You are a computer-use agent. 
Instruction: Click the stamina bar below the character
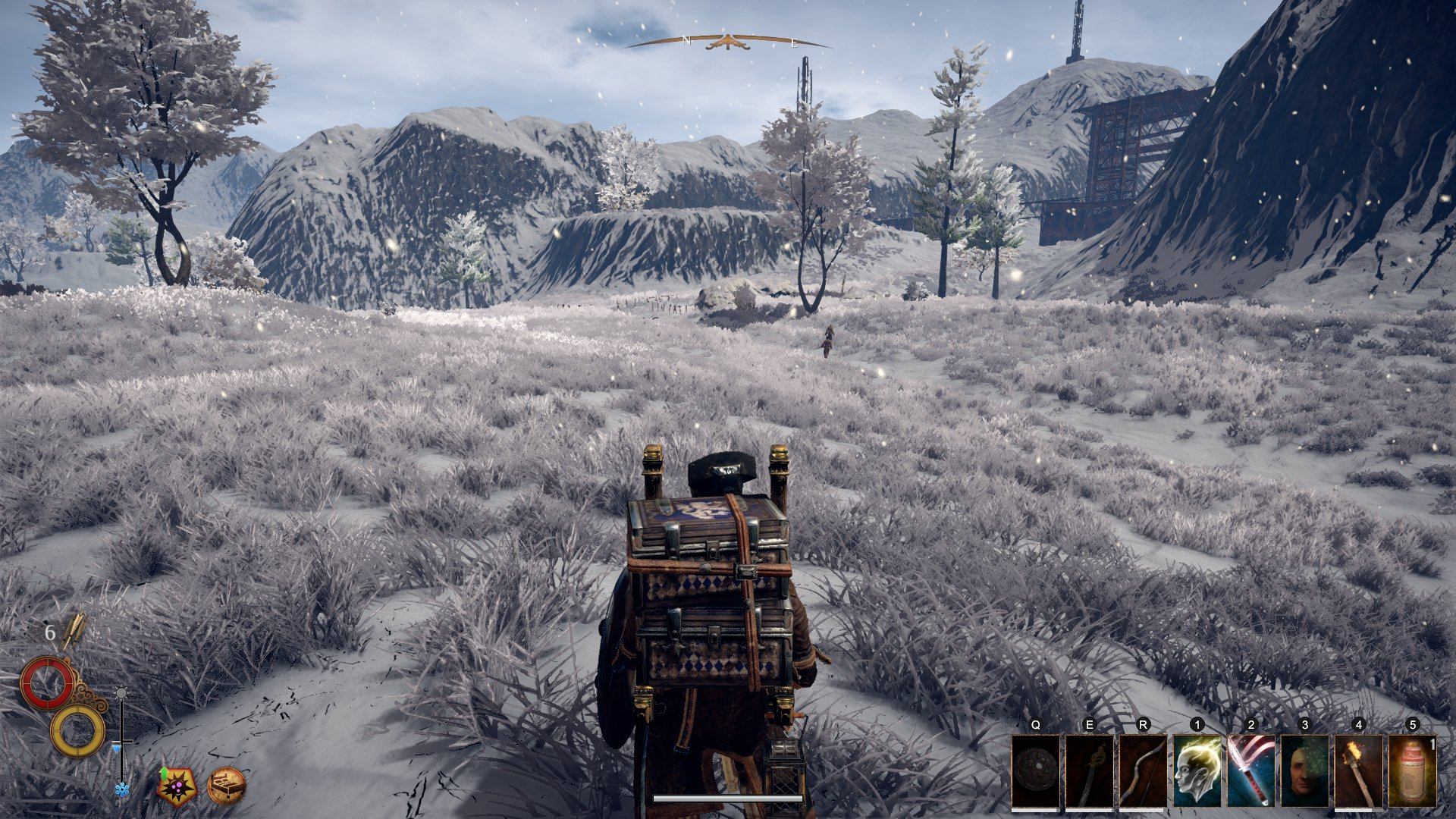coord(728,798)
